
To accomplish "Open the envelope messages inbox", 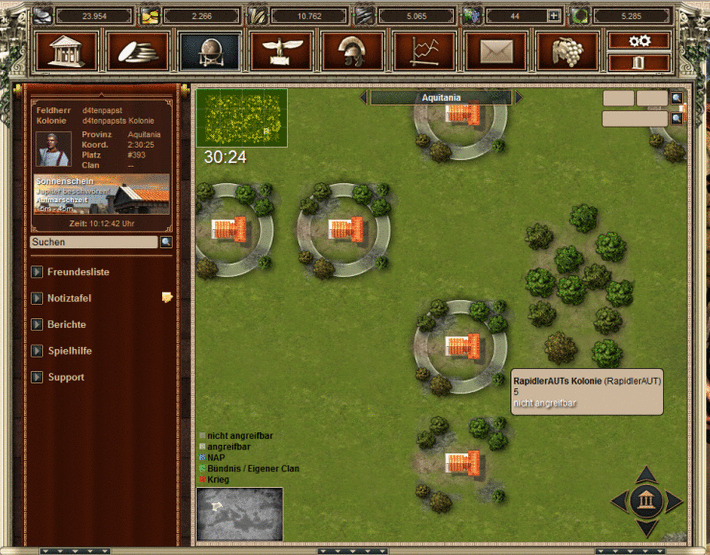I will [x=496, y=50].
